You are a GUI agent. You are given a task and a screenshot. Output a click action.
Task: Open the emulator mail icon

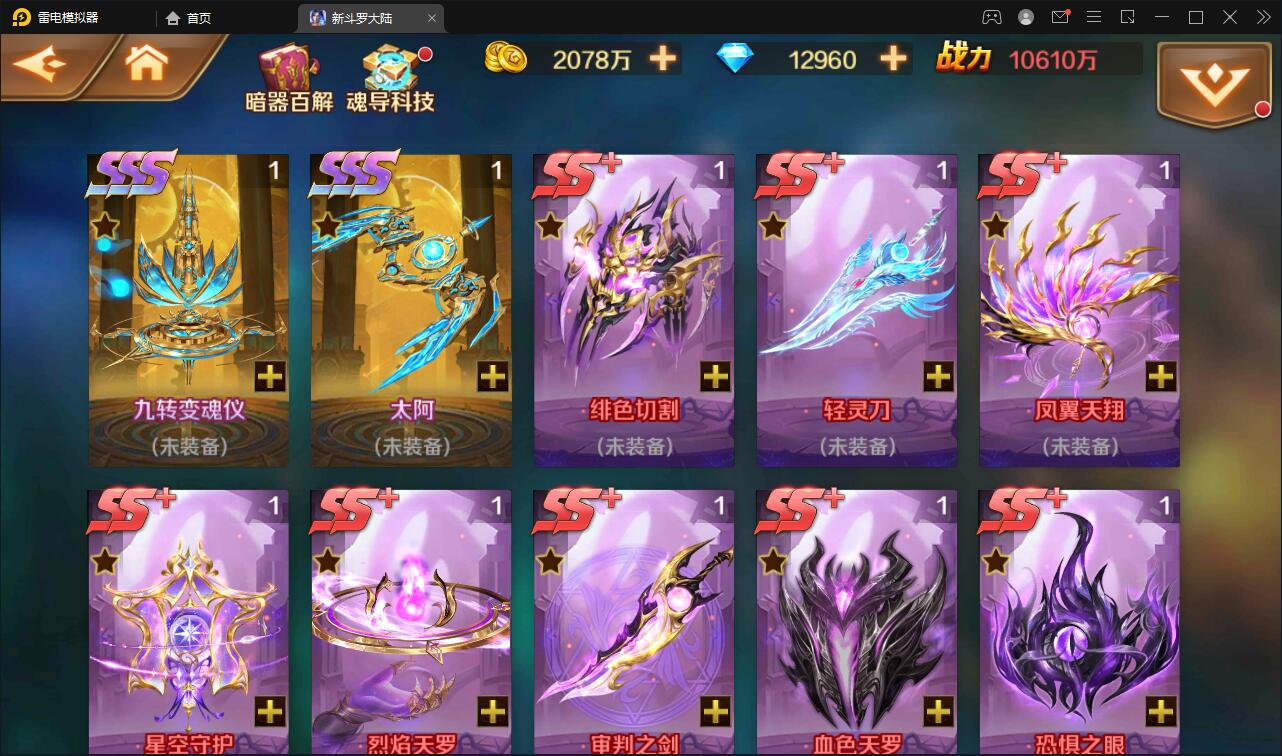1060,17
